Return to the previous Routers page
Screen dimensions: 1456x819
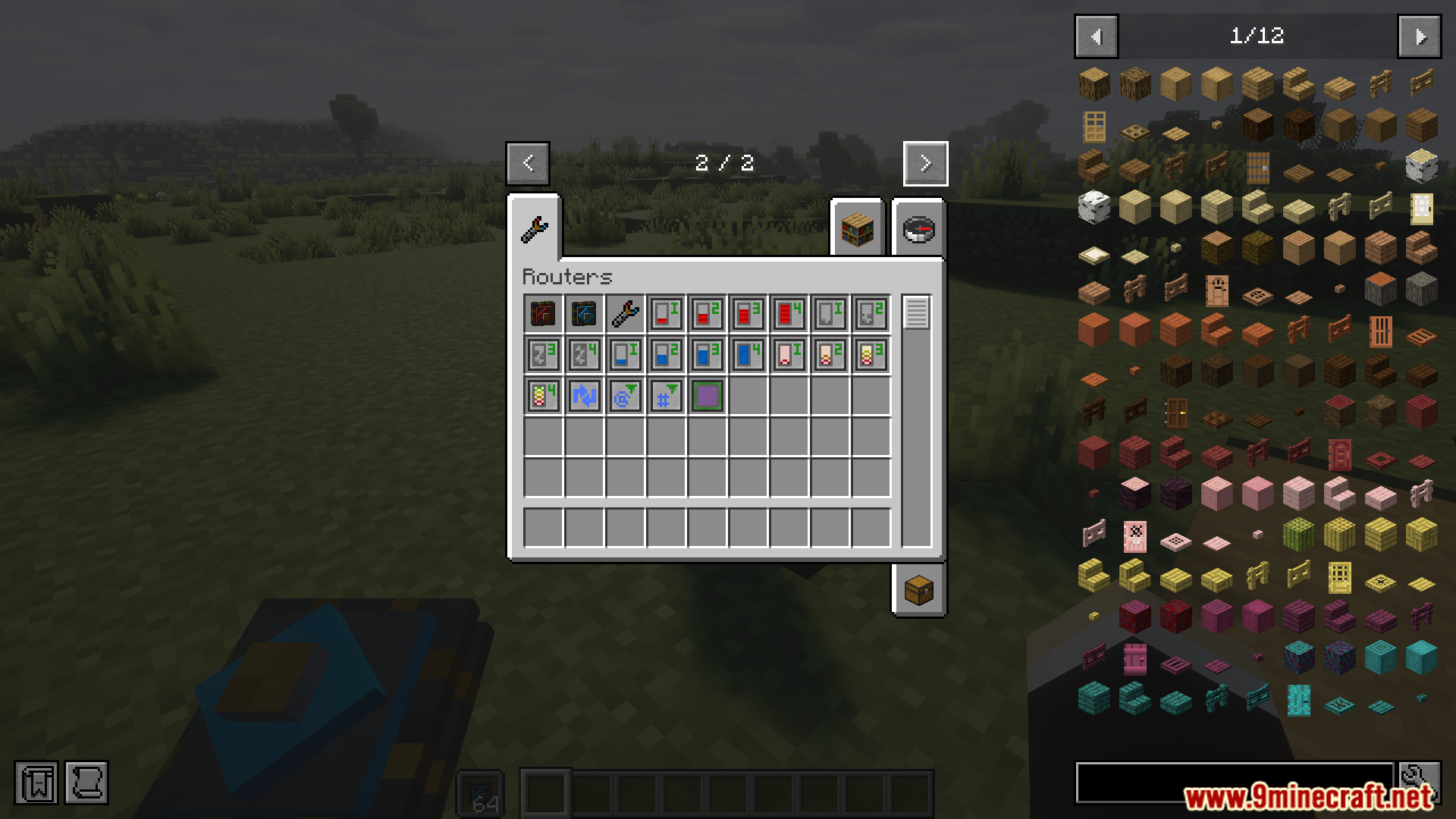[528, 163]
